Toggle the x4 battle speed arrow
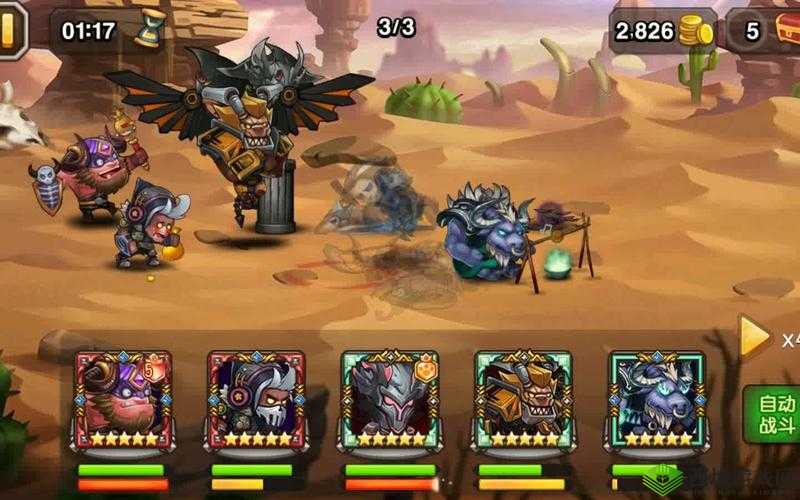The height and width of the screenshot is (500, 800). (x=755, y=338)
